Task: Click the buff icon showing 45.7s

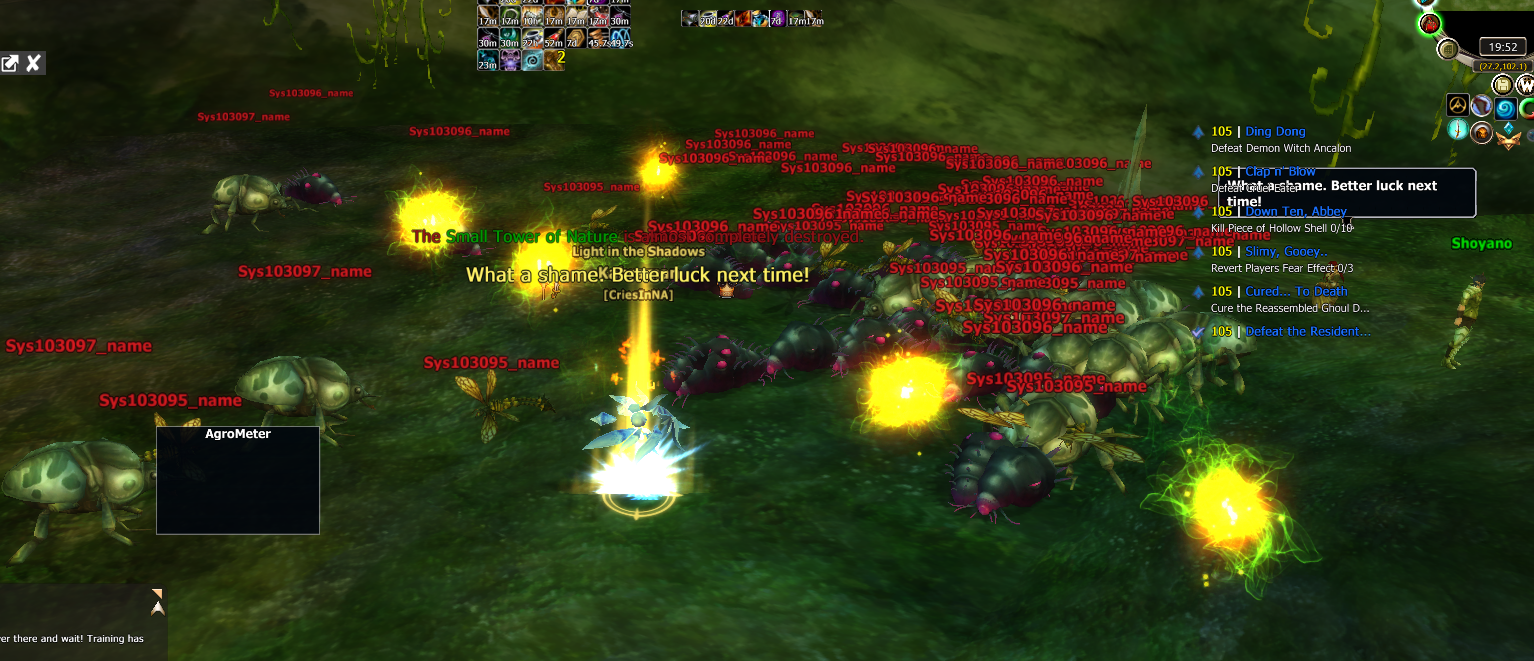Action: [598, 39]
